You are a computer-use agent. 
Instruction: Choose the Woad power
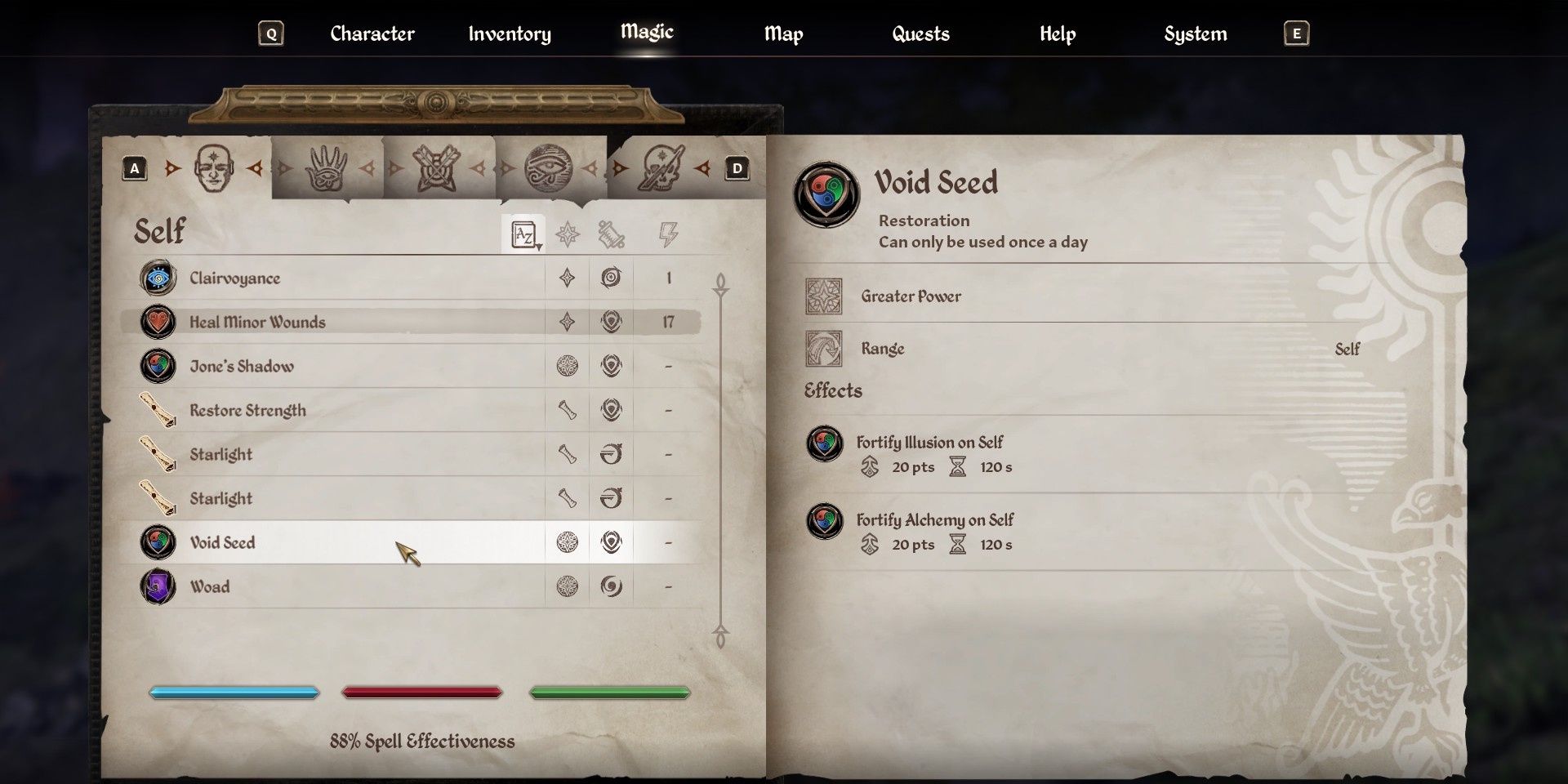[x=210, y=587]
